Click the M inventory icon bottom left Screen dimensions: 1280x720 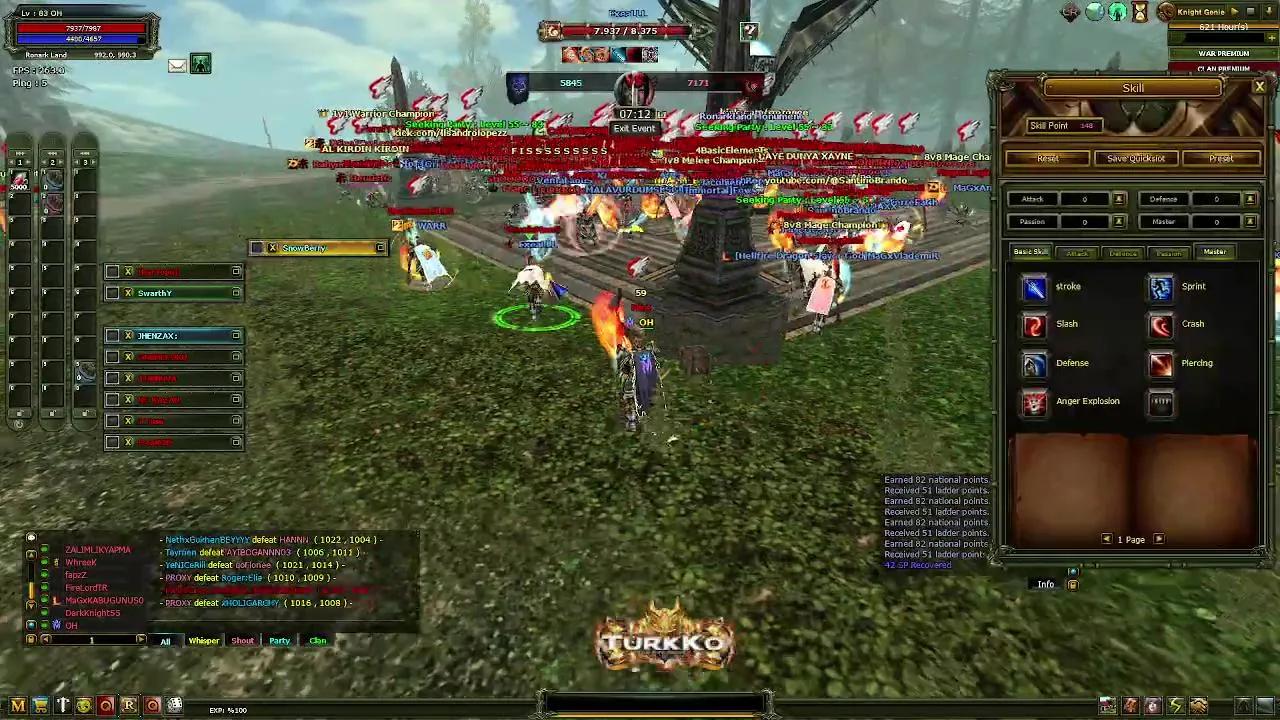point(17,706)
